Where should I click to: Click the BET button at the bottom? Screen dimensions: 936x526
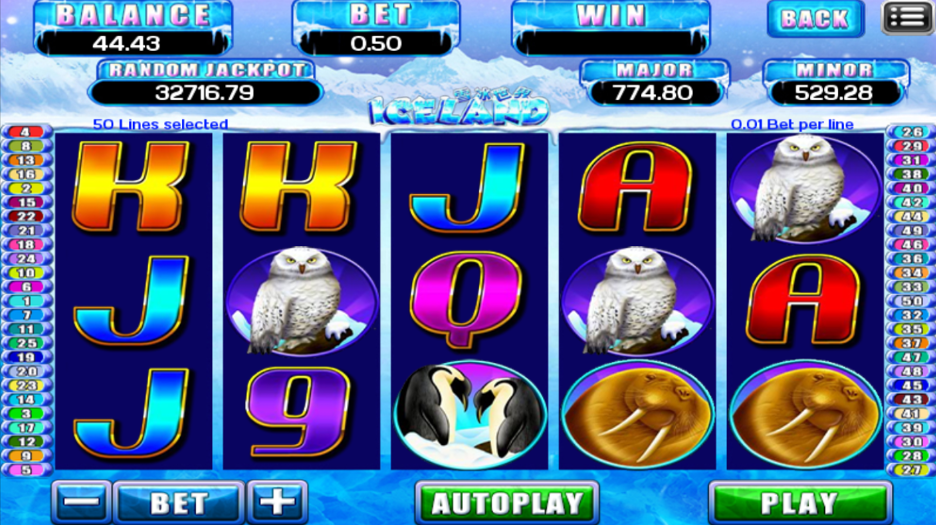tap(179, 503)
